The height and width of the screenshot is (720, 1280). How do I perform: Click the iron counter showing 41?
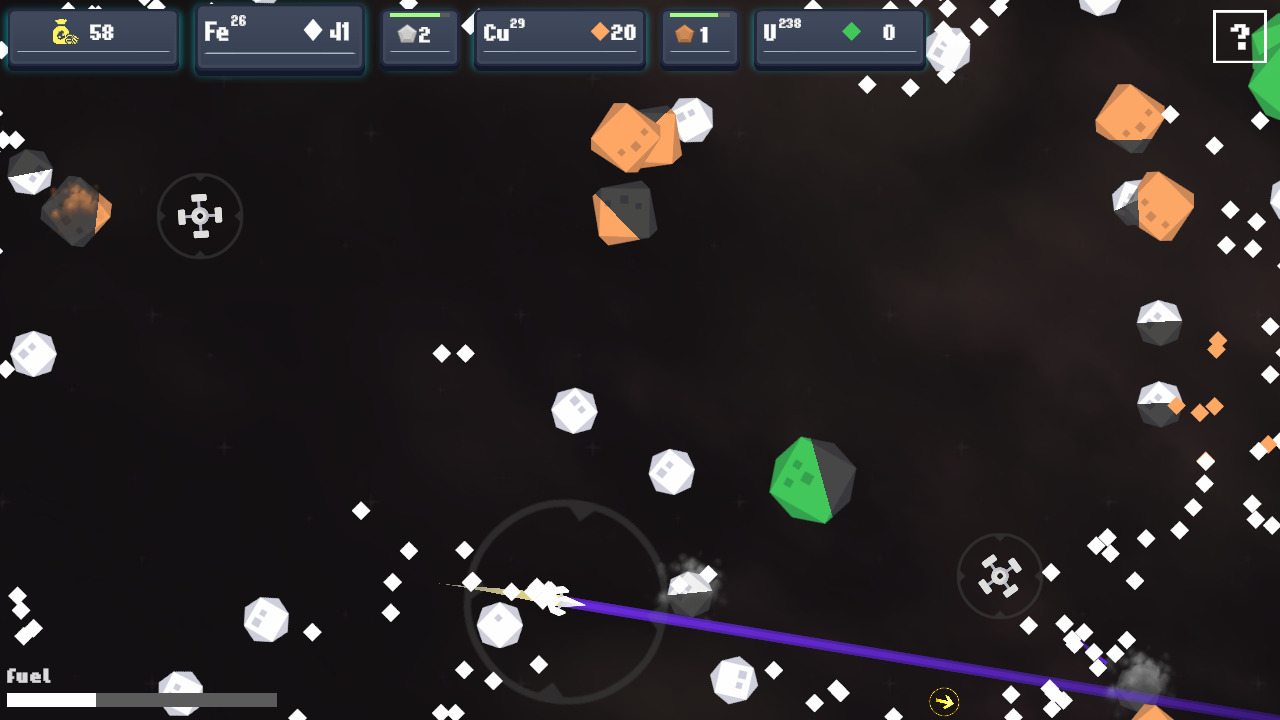point(340,33)
